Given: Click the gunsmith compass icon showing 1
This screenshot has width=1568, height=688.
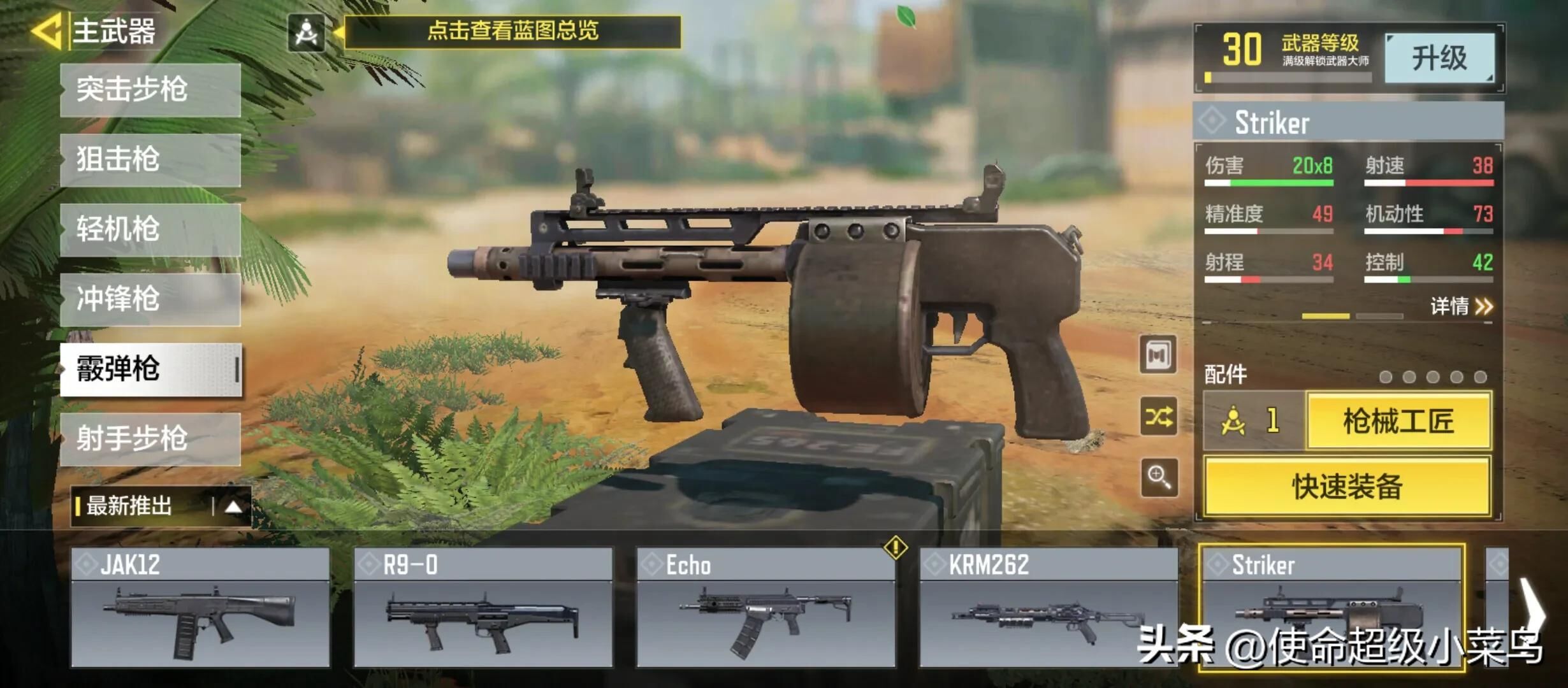Looking at the screenshot, I should coord(1246,422).
